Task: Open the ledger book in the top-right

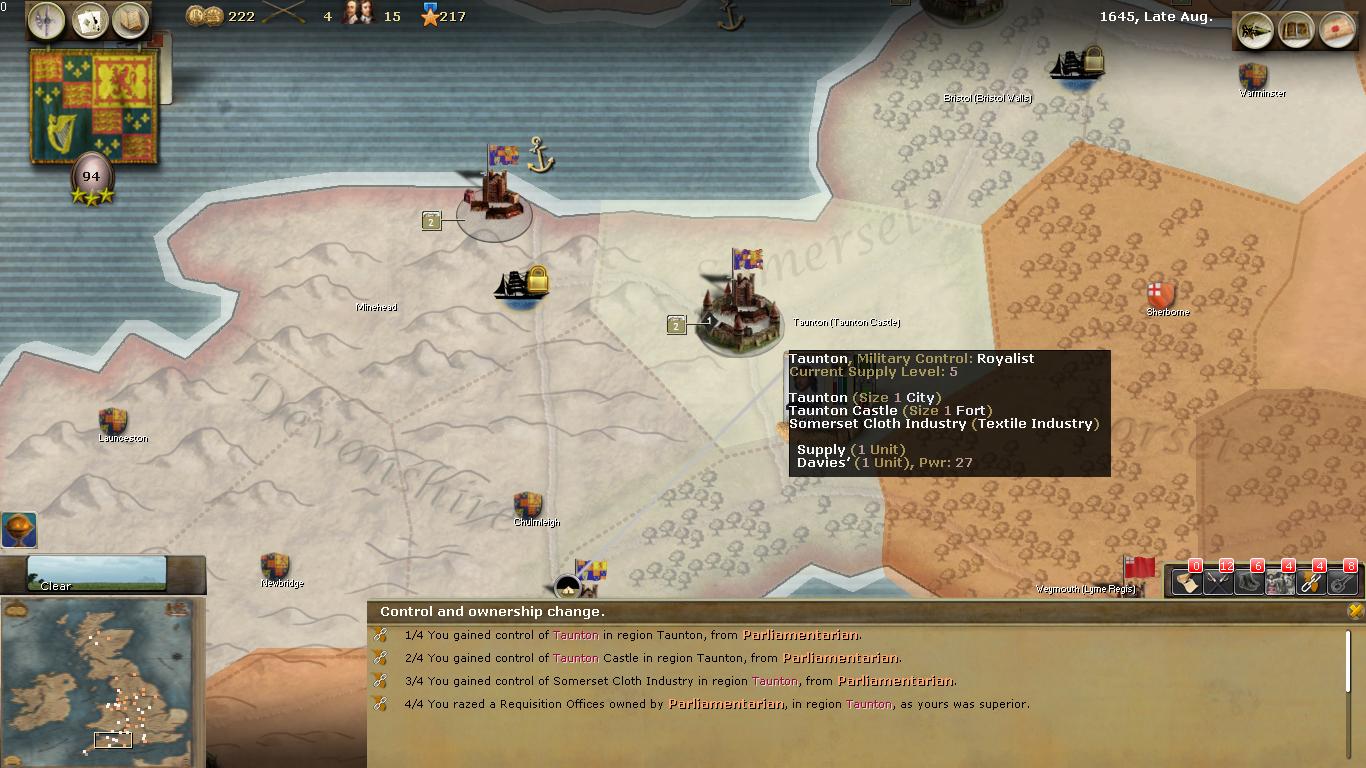Action: tap(1296, 30)
